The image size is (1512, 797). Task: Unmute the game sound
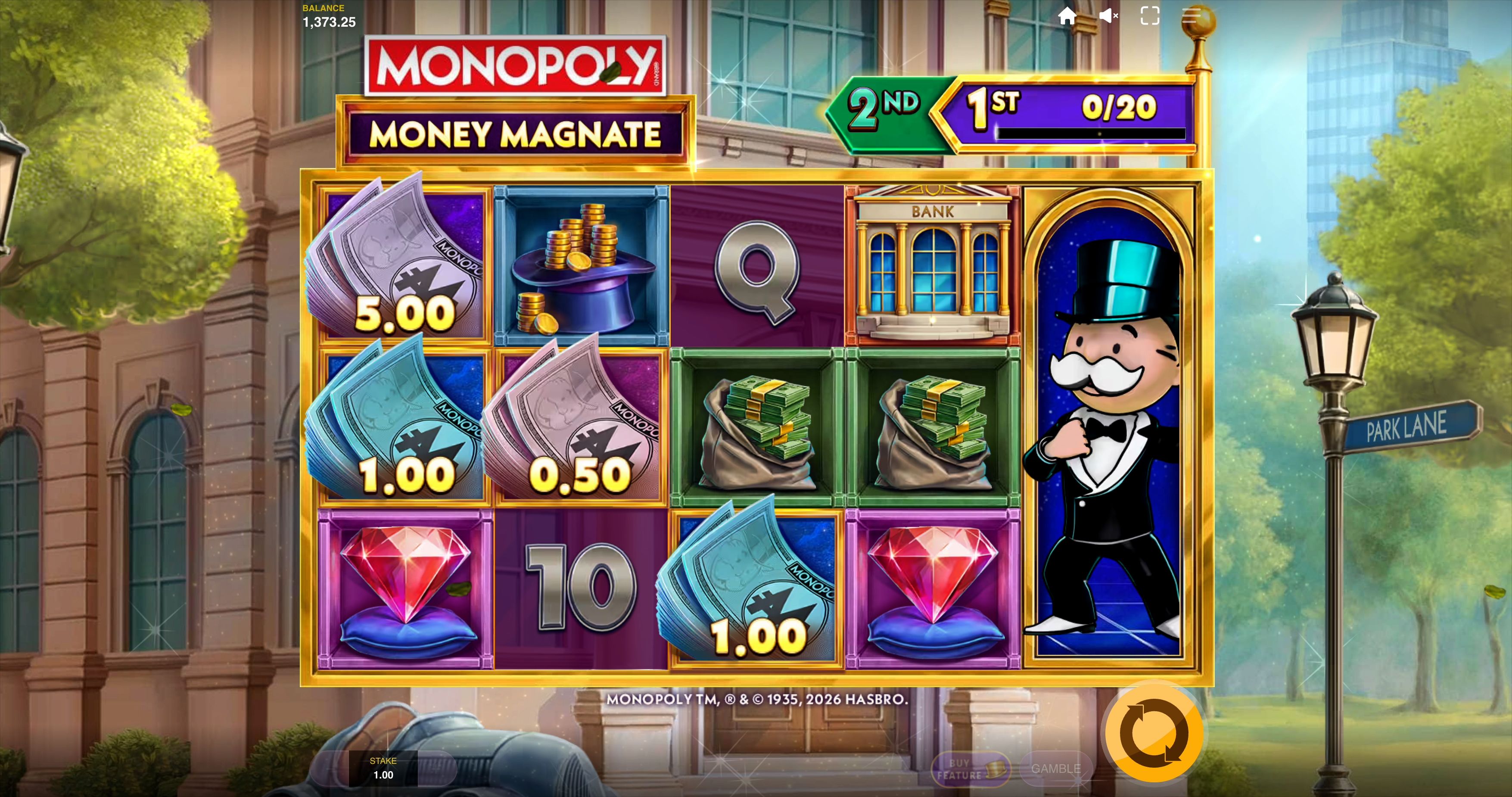click(1109, 16)
